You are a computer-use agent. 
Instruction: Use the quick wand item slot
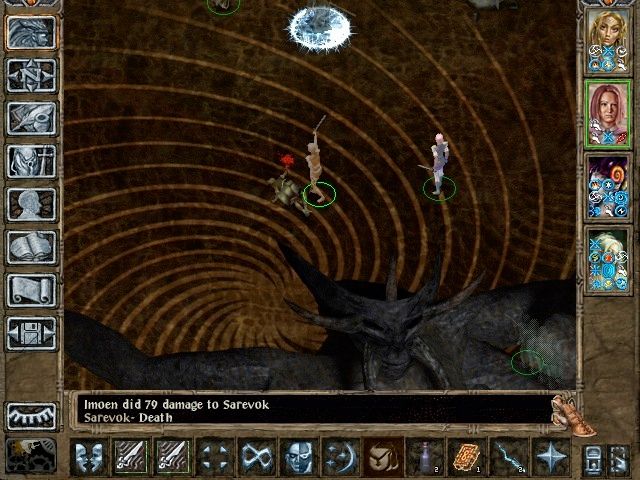click(507, 457)
